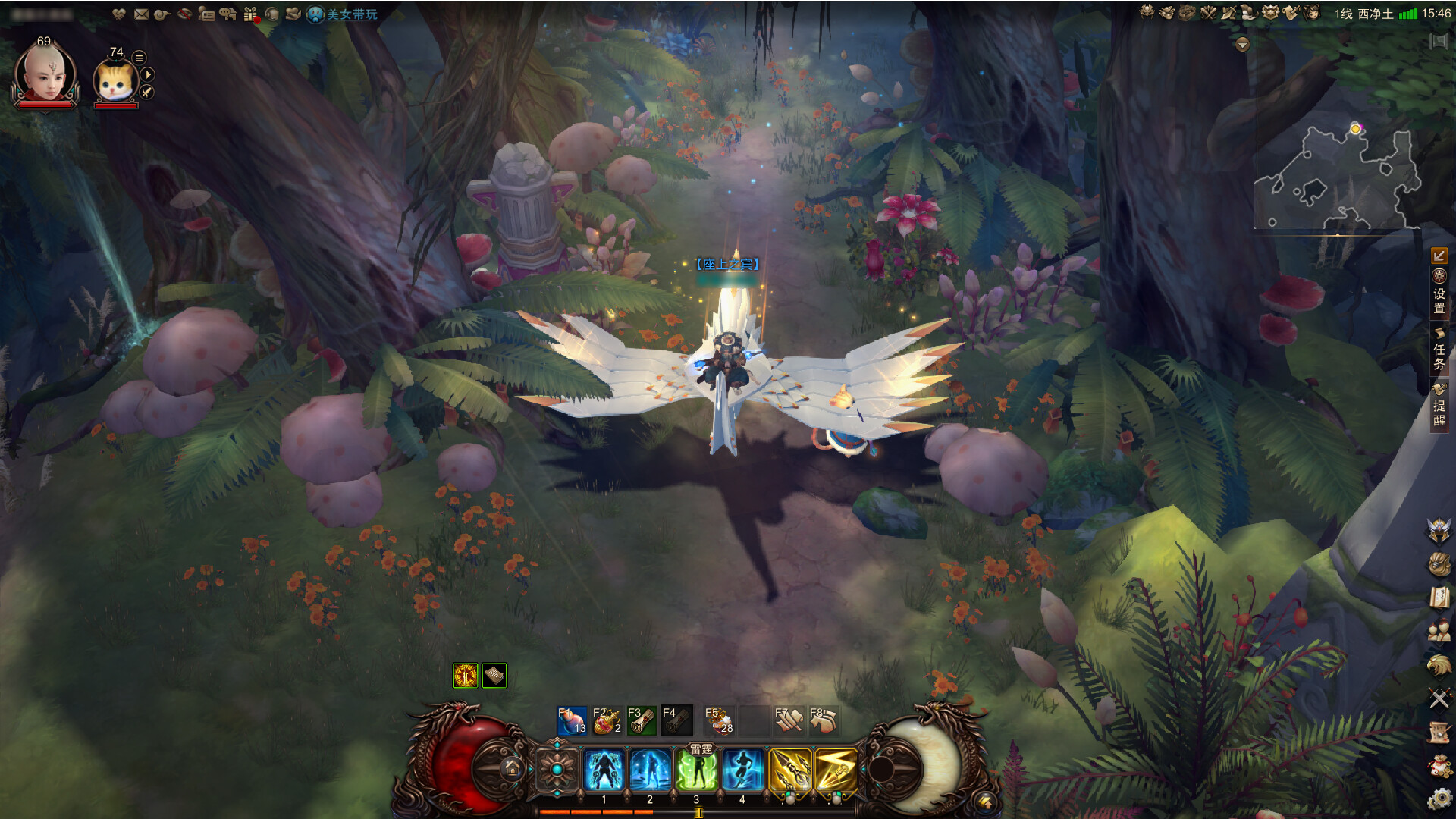
Task: Click the handshake friendship icon on top bar
Action: tap(119, 14)
